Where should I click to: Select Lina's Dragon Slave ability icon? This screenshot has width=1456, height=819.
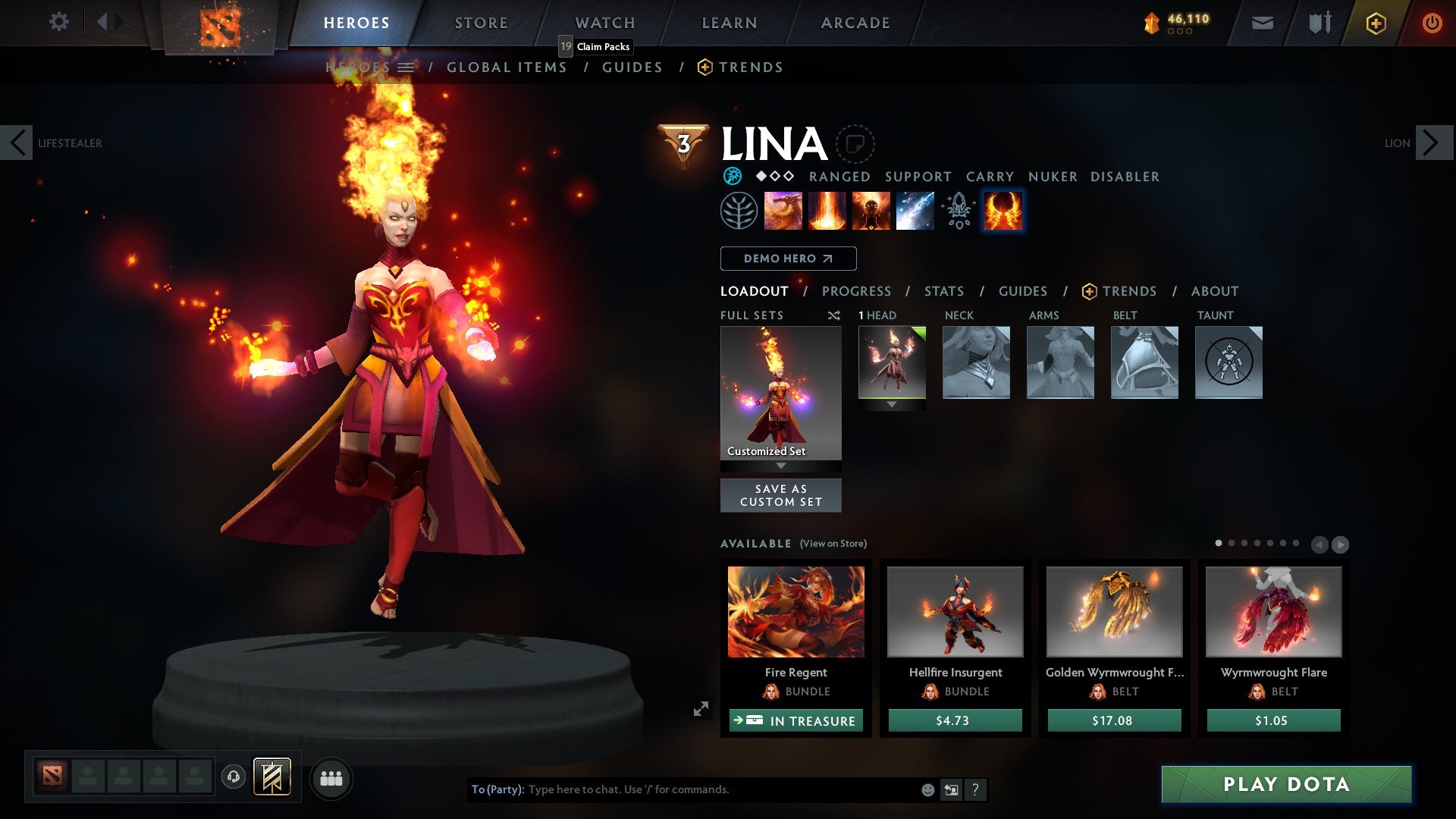[x=783, y=211]
